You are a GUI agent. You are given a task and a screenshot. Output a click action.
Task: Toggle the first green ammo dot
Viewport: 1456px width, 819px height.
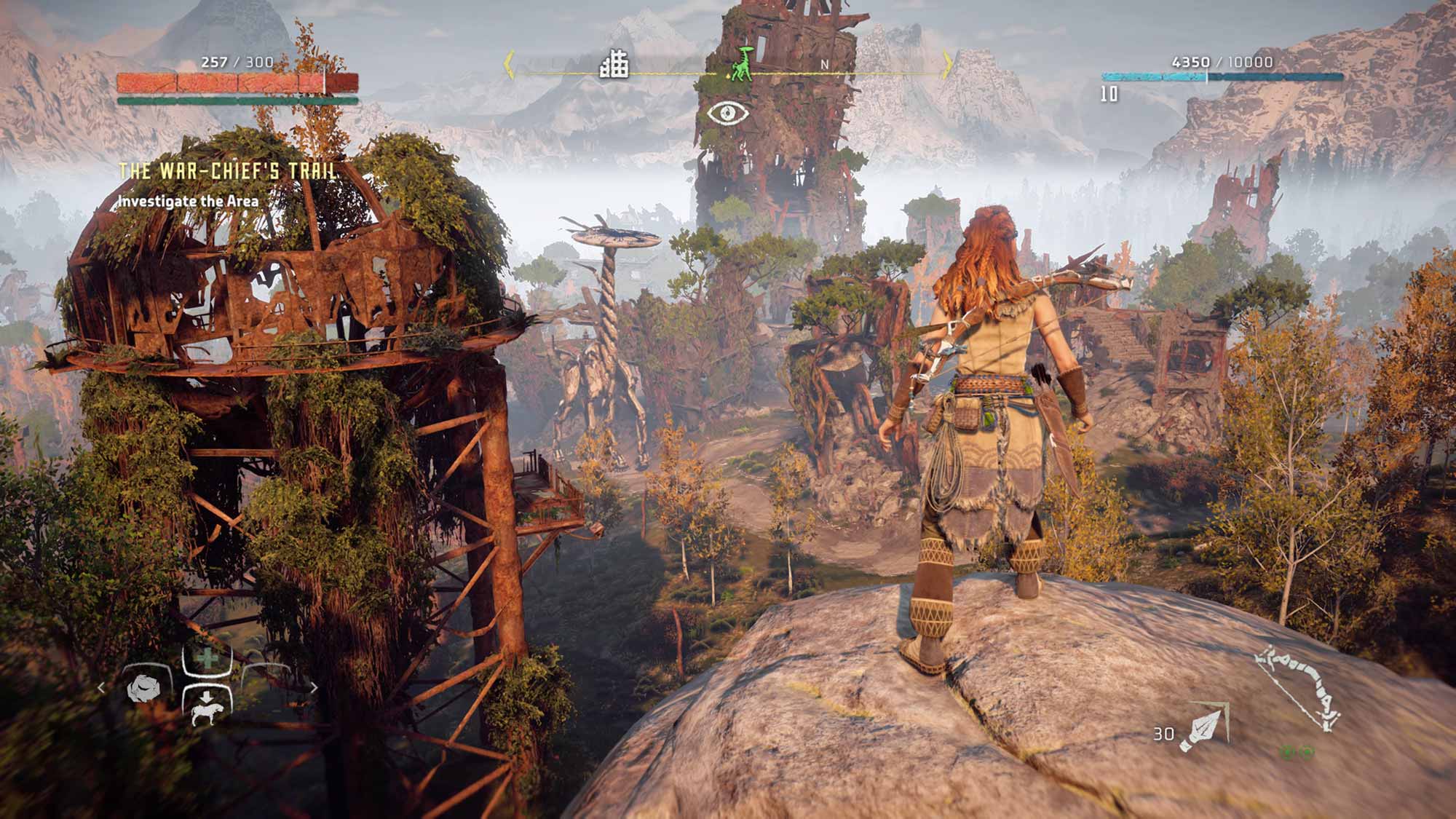[1288, 753]
